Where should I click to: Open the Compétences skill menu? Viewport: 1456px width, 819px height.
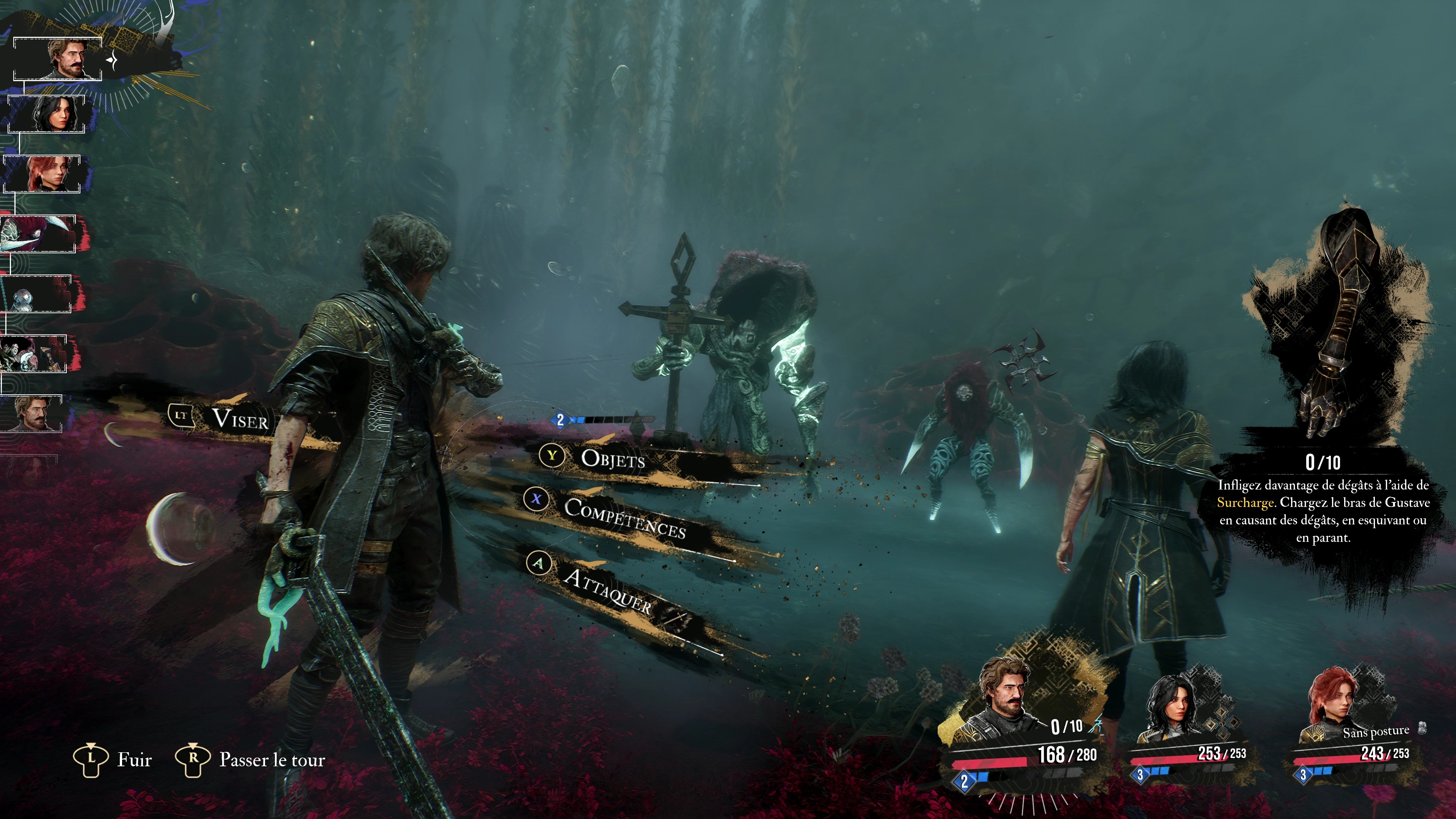pyautogui.click(x=624, y=516)
